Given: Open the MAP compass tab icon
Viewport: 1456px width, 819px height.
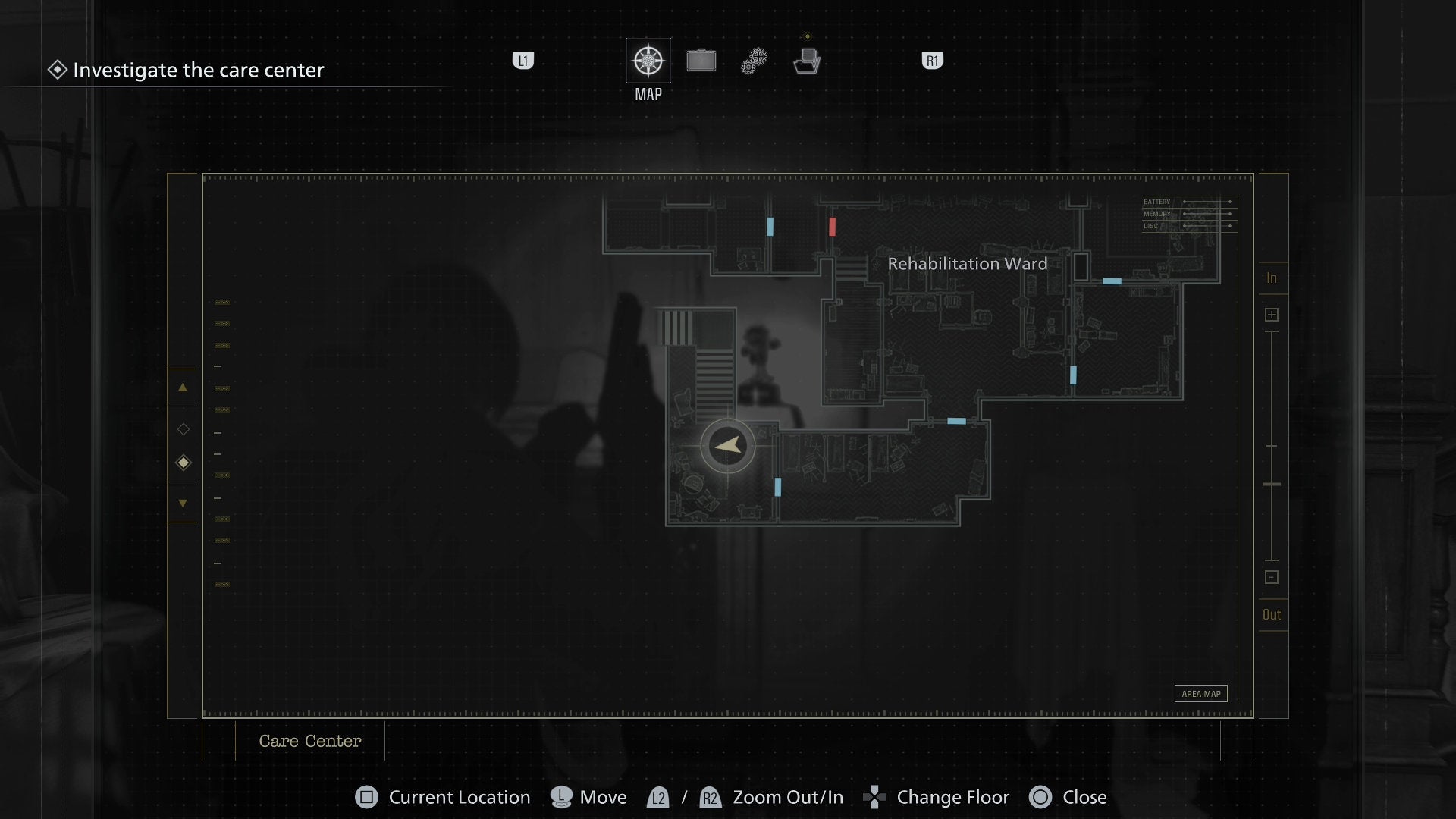Looking at the screenshot, I should pyautogui.click(x=647, y=60).
